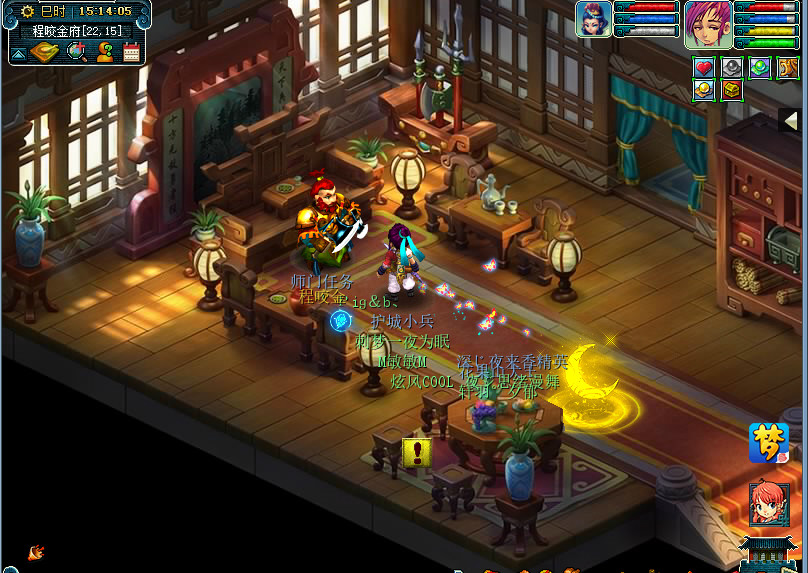Open the golden compass plate icon
Screen dimensions: 808x573
(44, 51)
